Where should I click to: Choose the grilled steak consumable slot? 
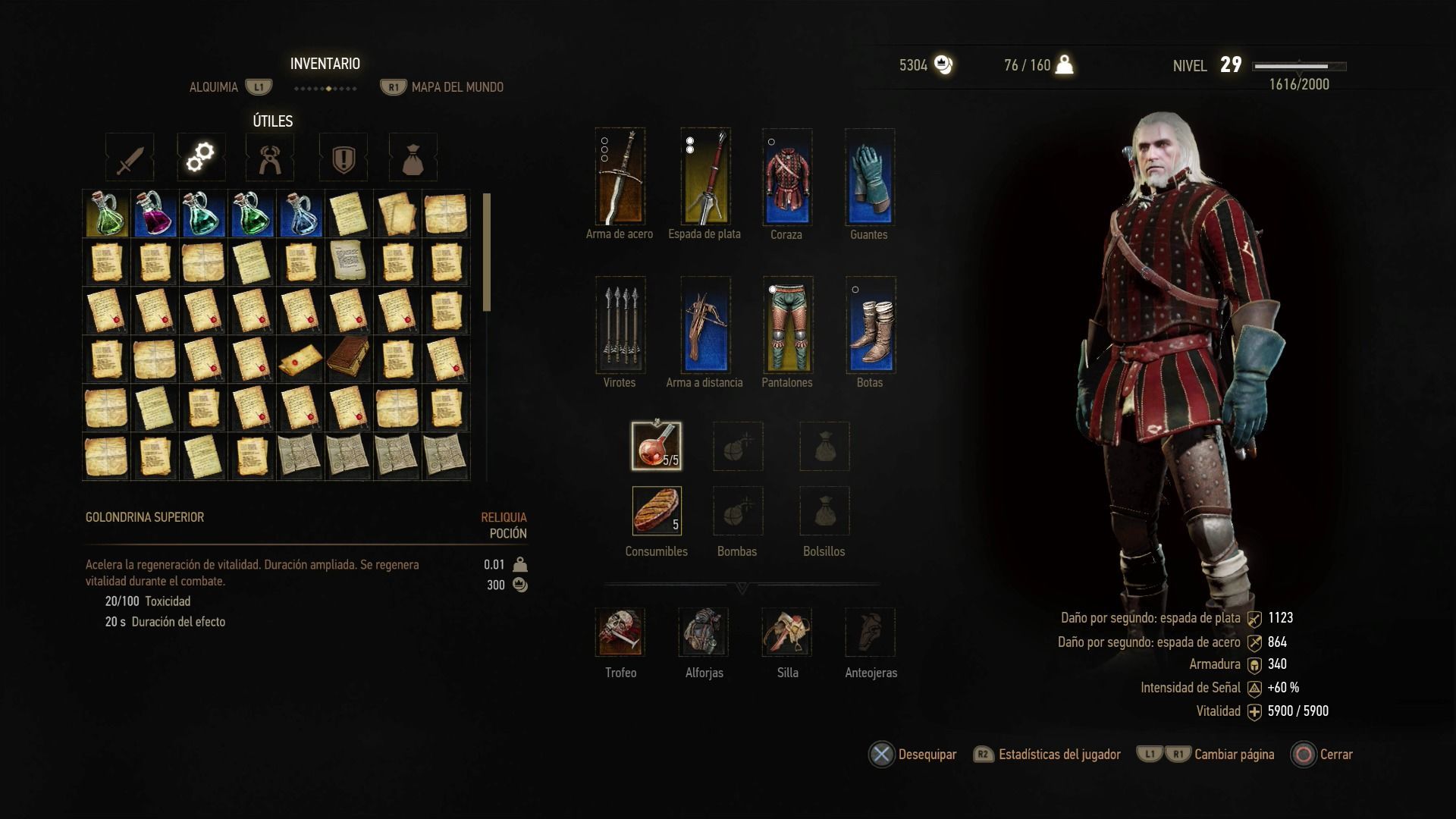click(656, 510)
